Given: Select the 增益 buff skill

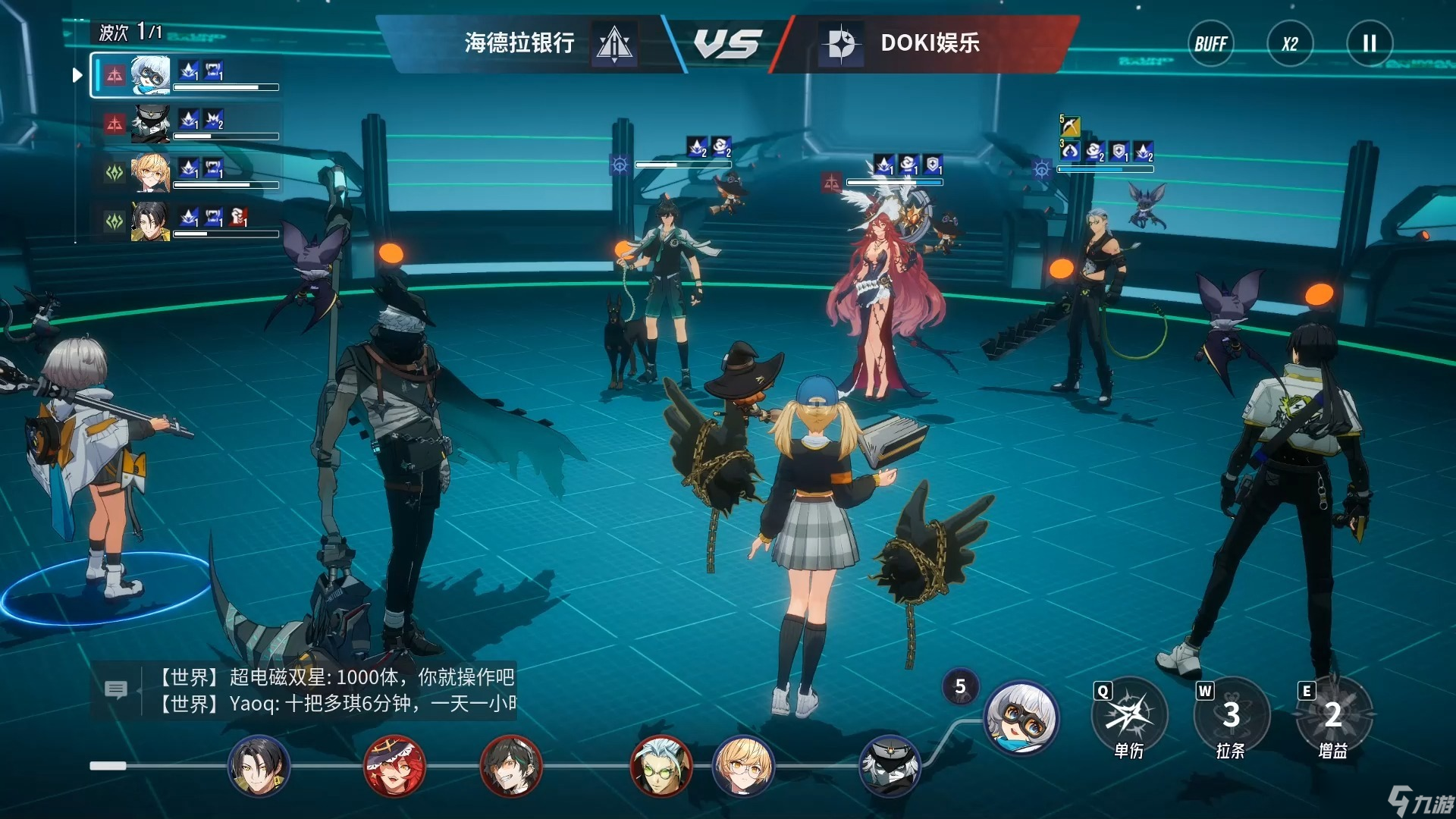Looking at the screenshot, I should tap(1333, 716).
